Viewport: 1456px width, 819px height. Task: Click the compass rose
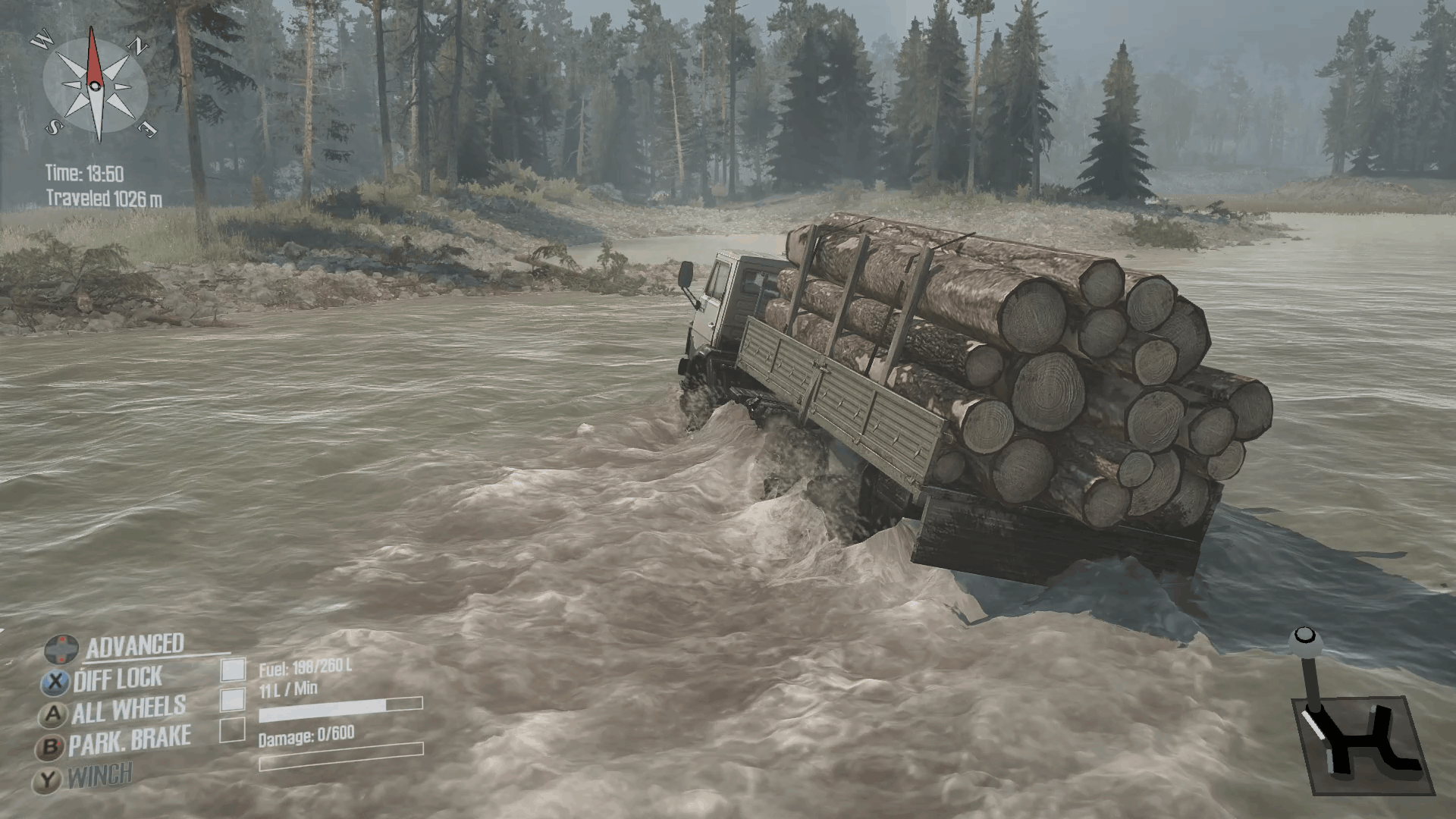tap(96, 84)
